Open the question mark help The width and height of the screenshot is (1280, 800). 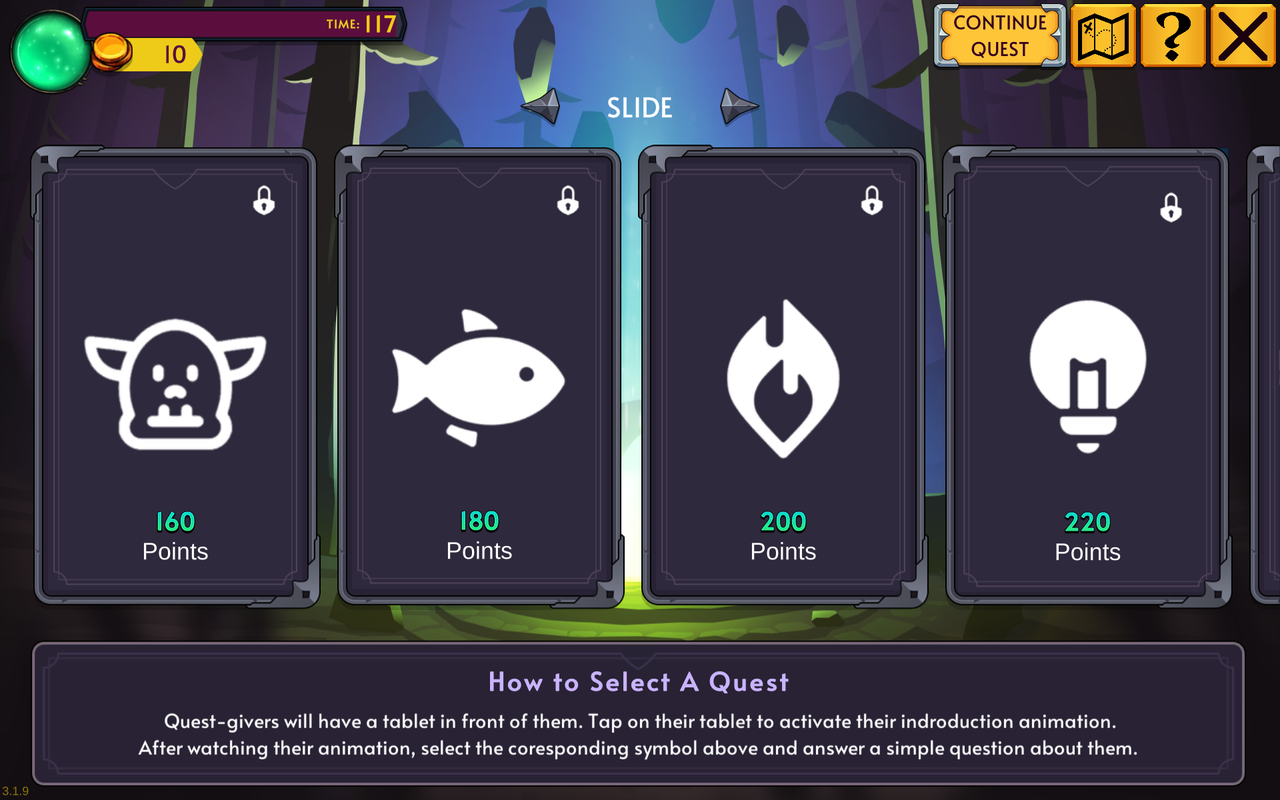(x=1172, y=36)
